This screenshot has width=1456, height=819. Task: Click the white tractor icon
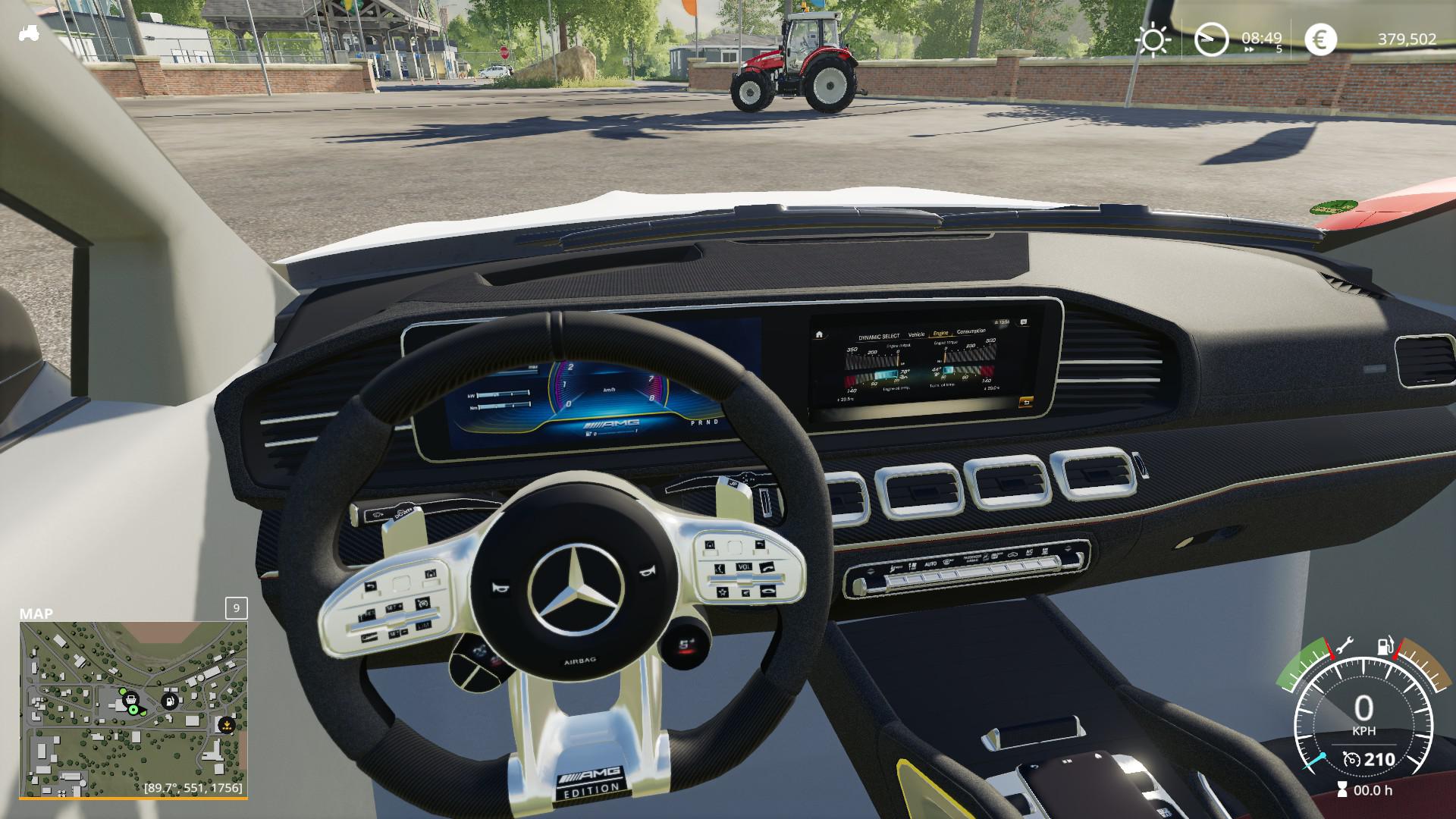[x=29, y=33]
